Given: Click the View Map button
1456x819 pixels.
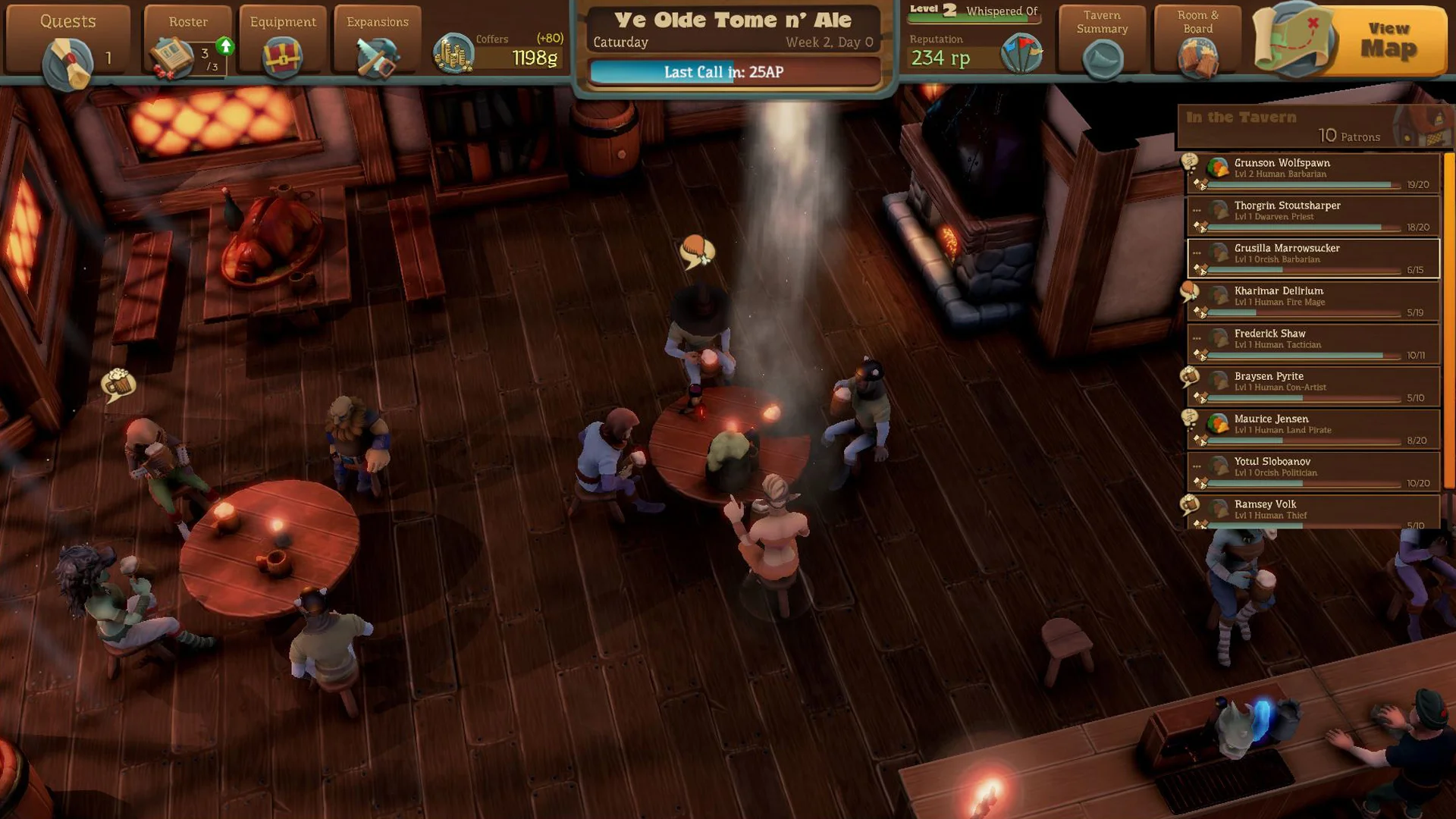Looking at the screenshot, I should (x=1350, y=40).
